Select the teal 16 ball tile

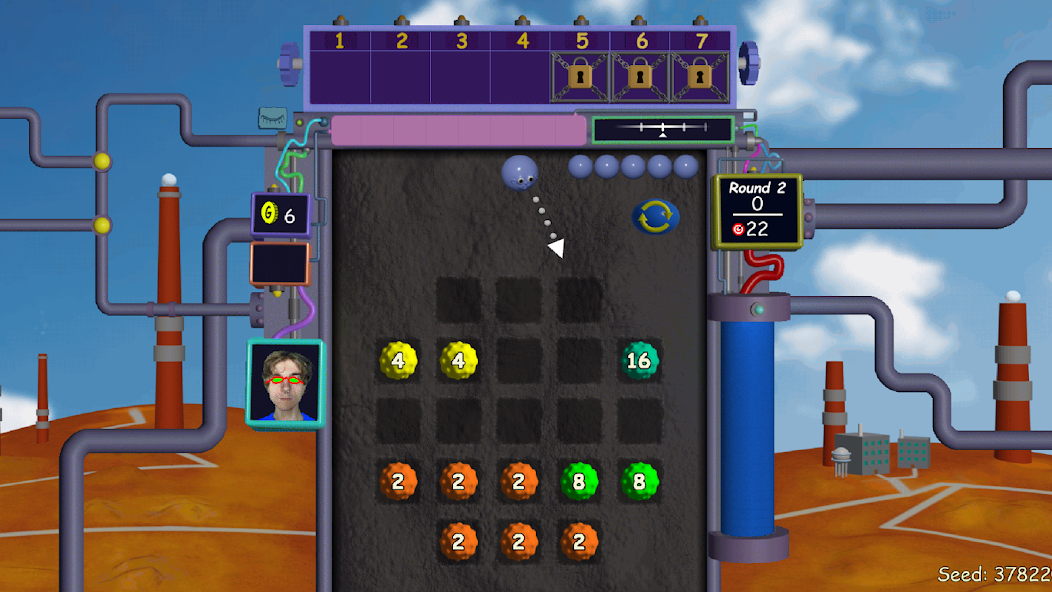coord(638,360)
